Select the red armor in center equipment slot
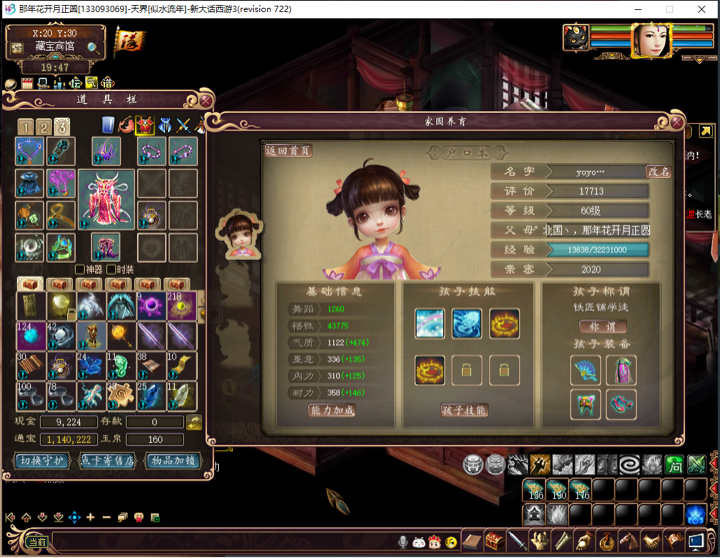This screenshot has width=720, height=558. [106, 199]
